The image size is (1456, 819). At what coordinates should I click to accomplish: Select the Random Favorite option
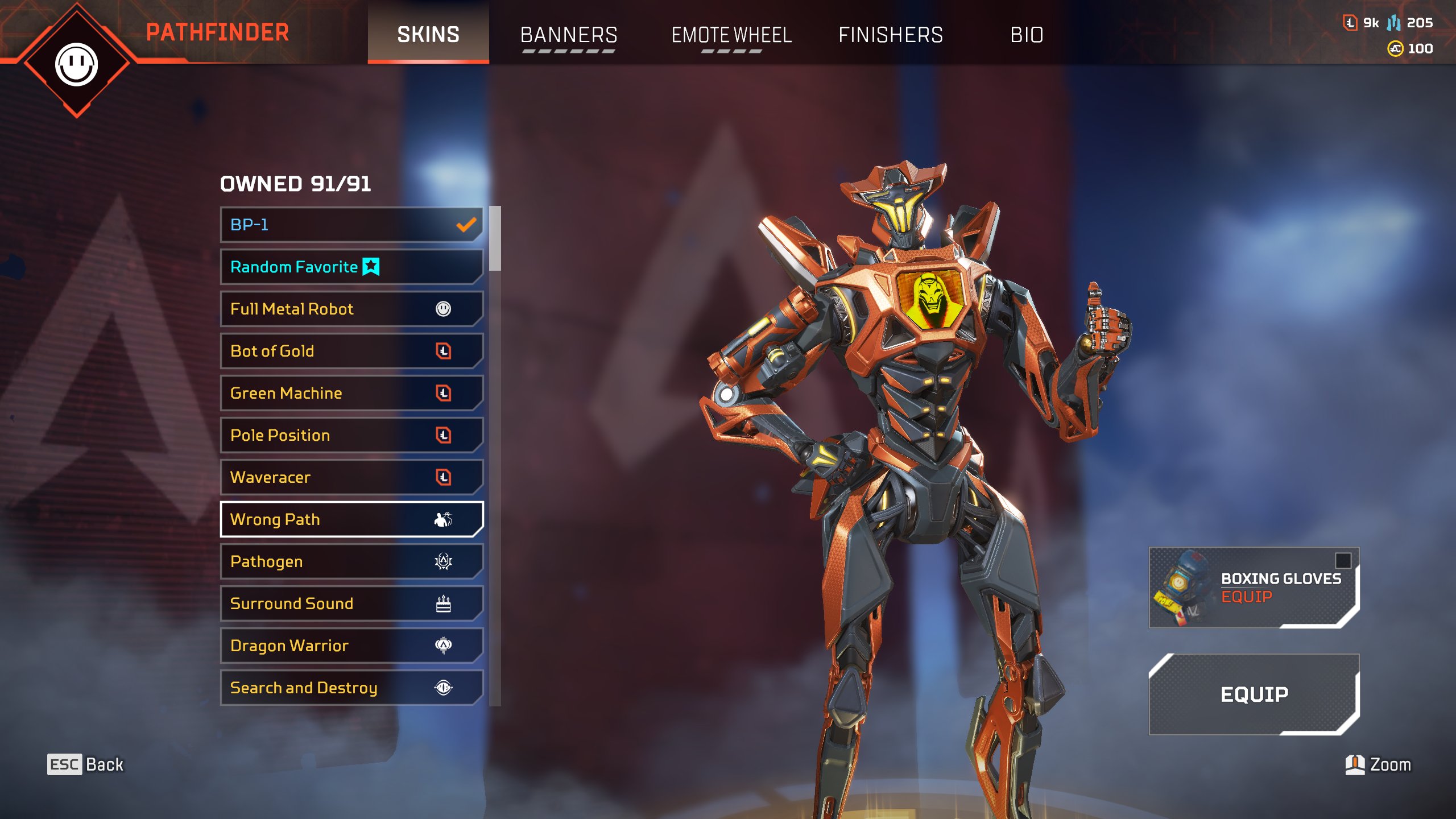point(351,267)
